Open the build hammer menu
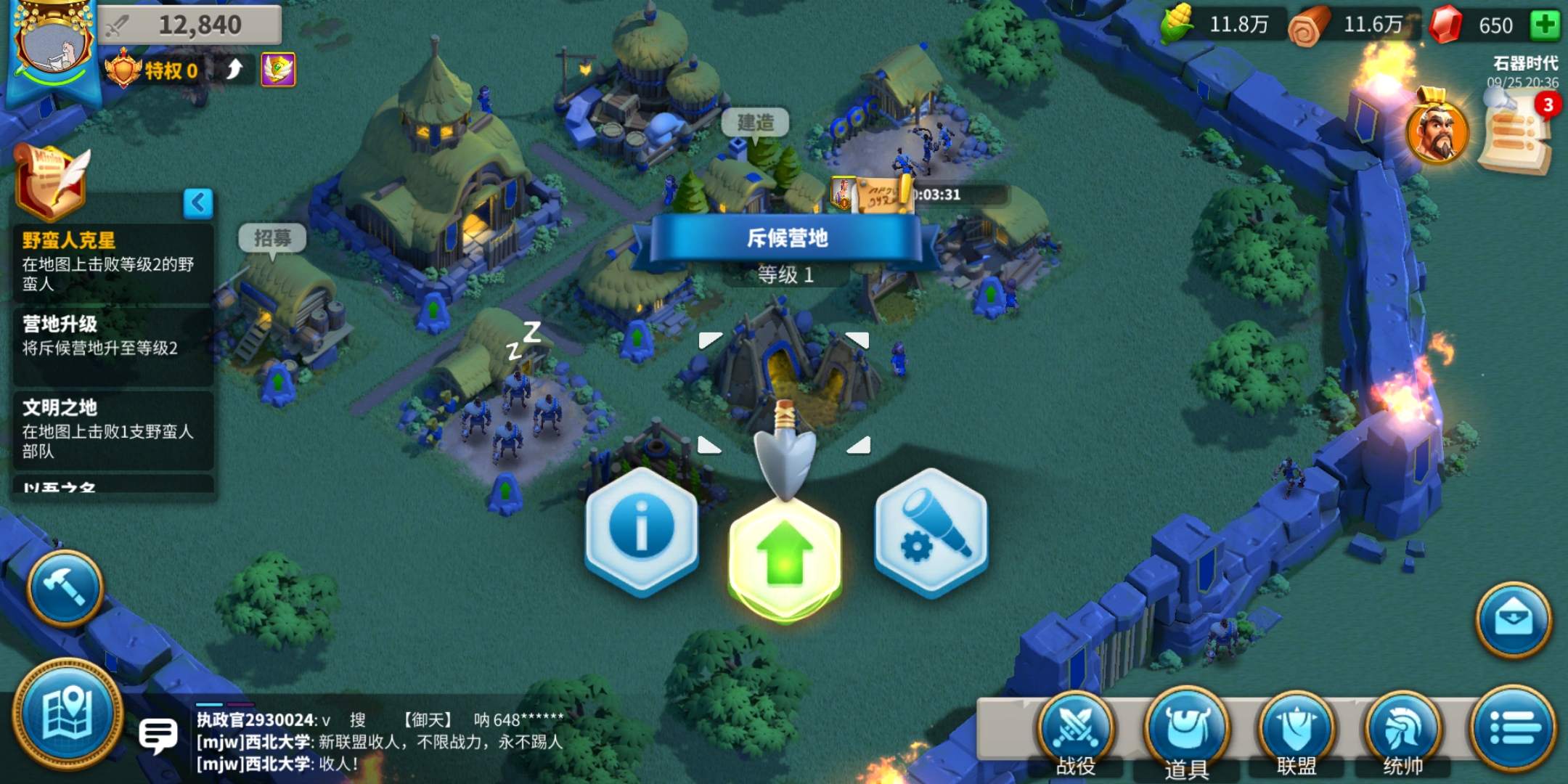This screenshot has height=784, width=1568. click(x=65, y=588)
